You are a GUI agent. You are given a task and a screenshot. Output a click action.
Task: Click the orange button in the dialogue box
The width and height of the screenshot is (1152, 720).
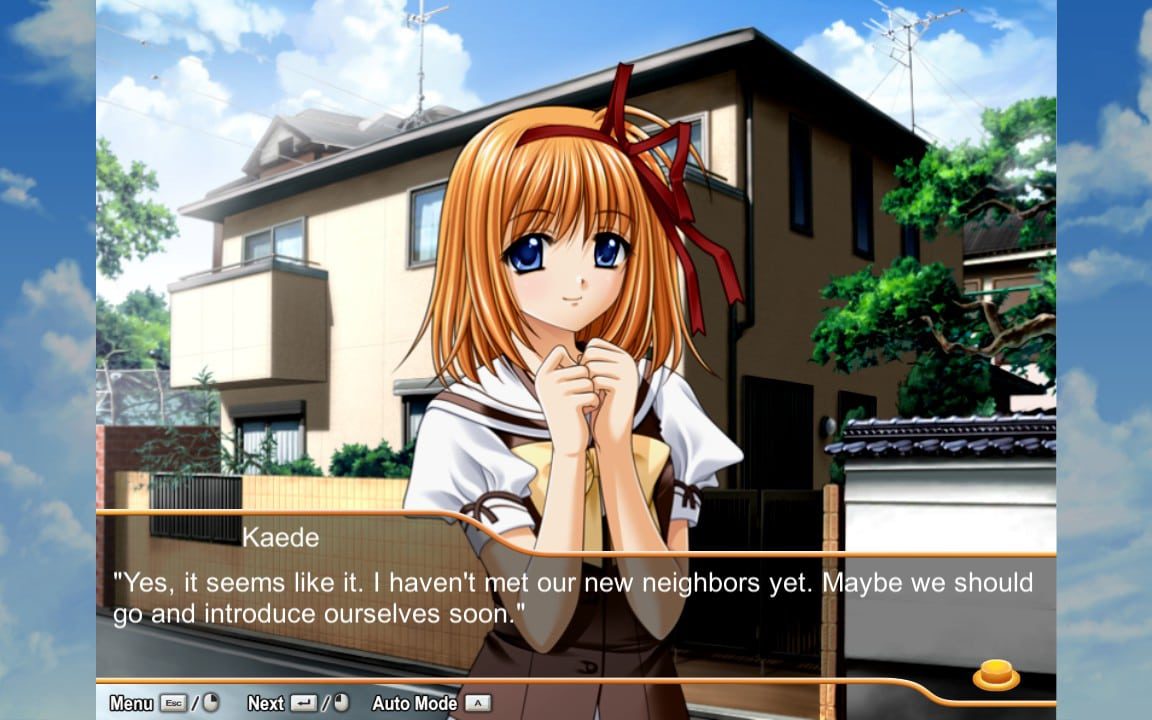coord(995,675)
